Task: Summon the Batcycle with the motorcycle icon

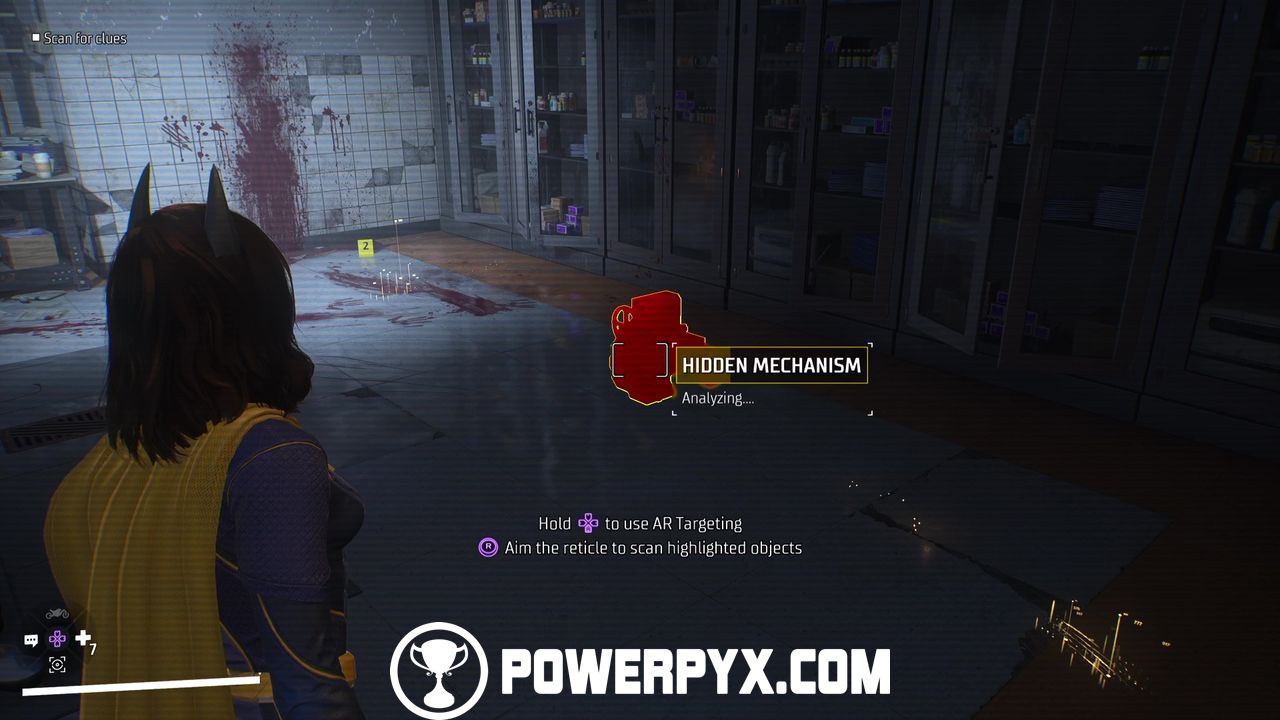Action: coord(57,613)
